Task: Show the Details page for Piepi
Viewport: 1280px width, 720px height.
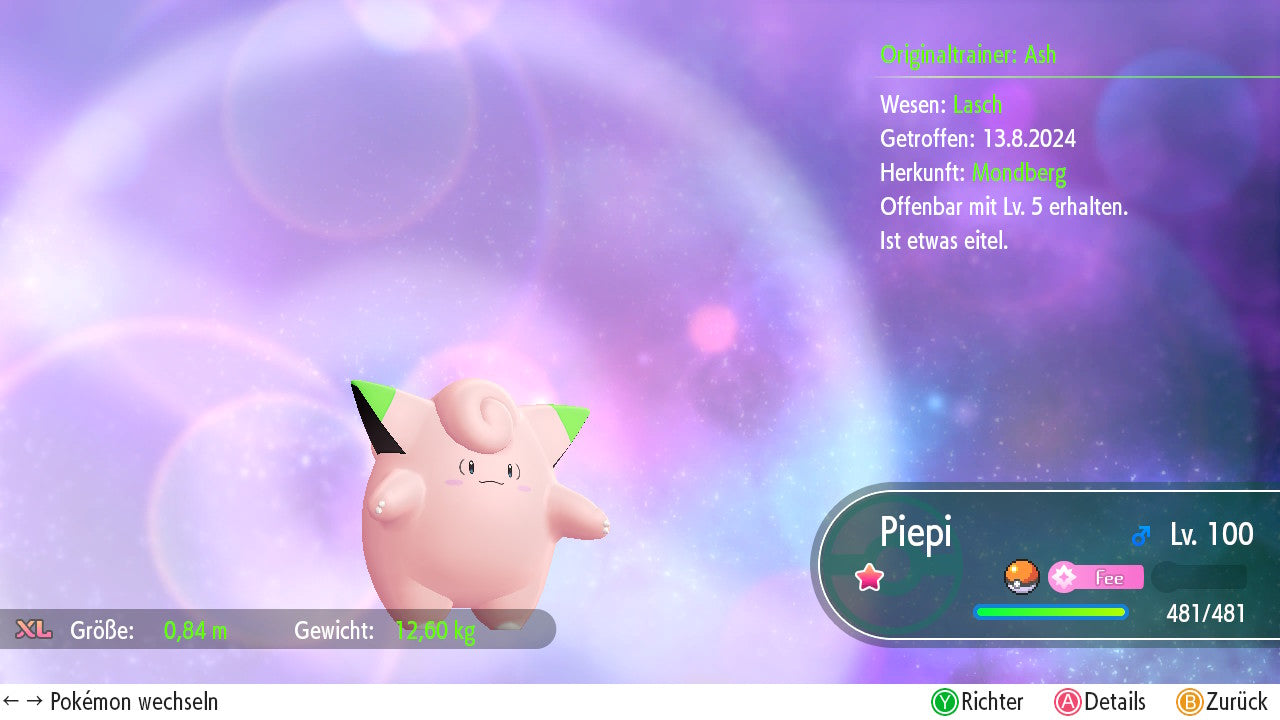Action: 1100,702
